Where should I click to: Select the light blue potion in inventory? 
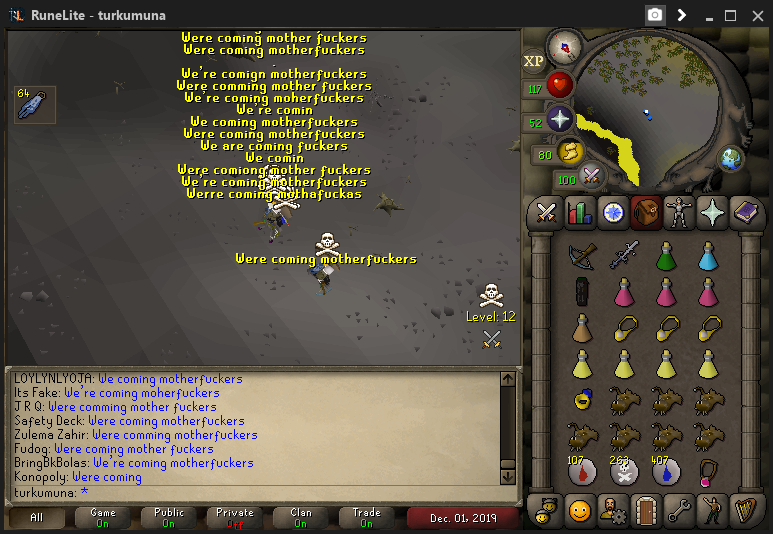[708, 256]
